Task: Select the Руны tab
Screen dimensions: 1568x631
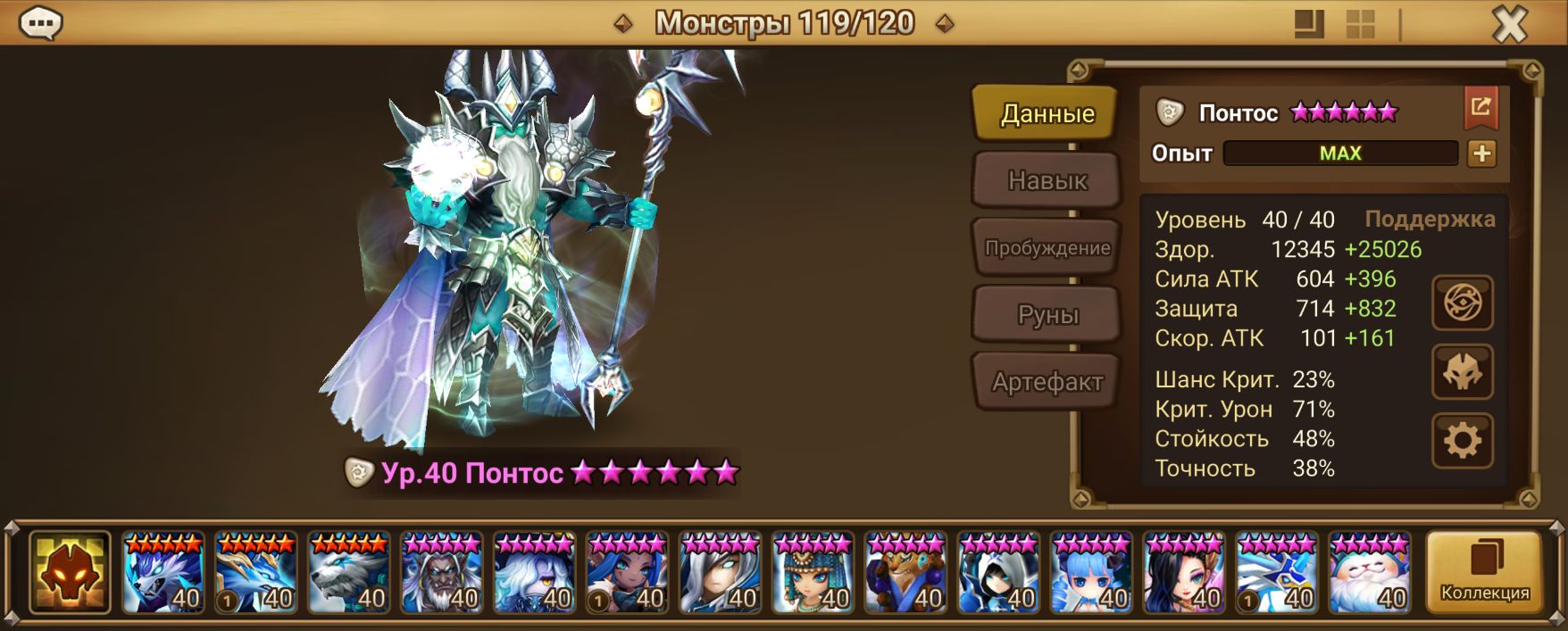Action: pyautogui.click(x=1047, y=315)
